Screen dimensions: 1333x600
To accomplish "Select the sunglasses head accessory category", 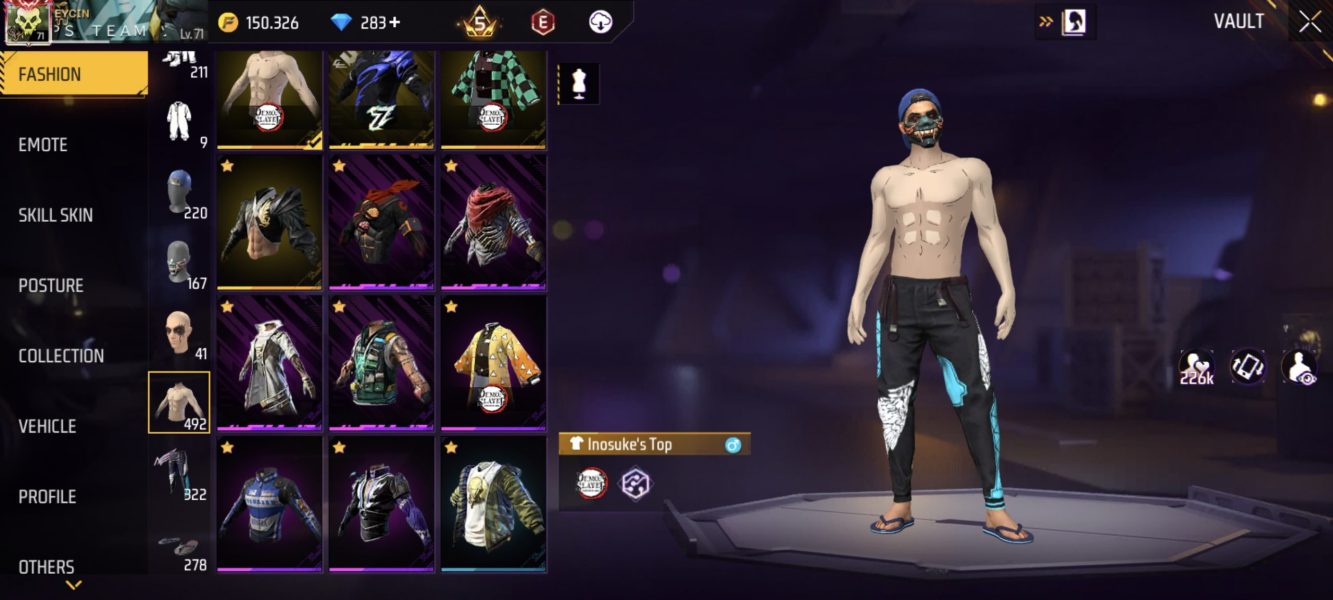I will (179, 334).
